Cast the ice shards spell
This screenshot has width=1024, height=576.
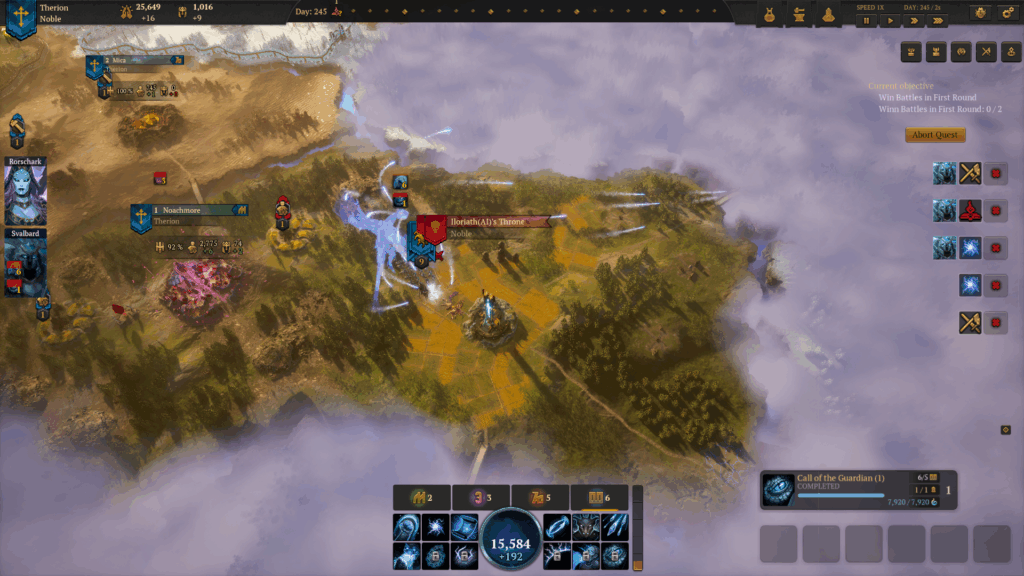(x=613, y=527)
